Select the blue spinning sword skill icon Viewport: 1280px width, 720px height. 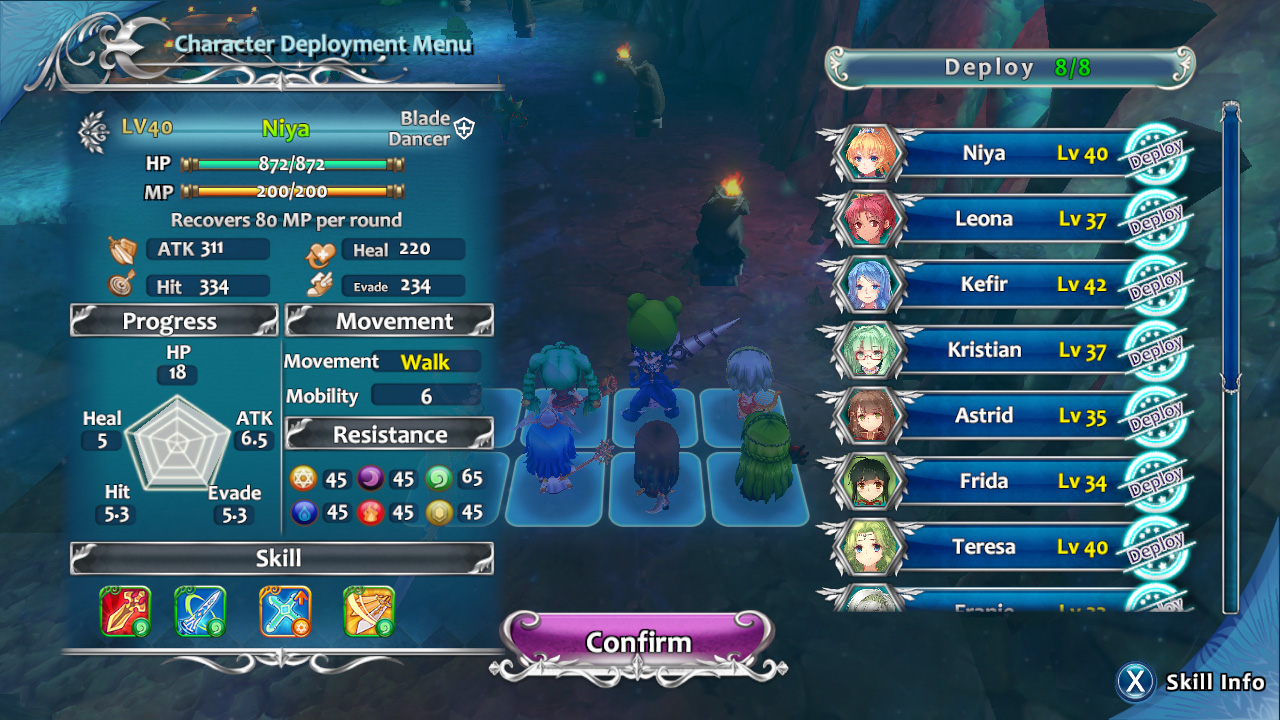[200, 611]
